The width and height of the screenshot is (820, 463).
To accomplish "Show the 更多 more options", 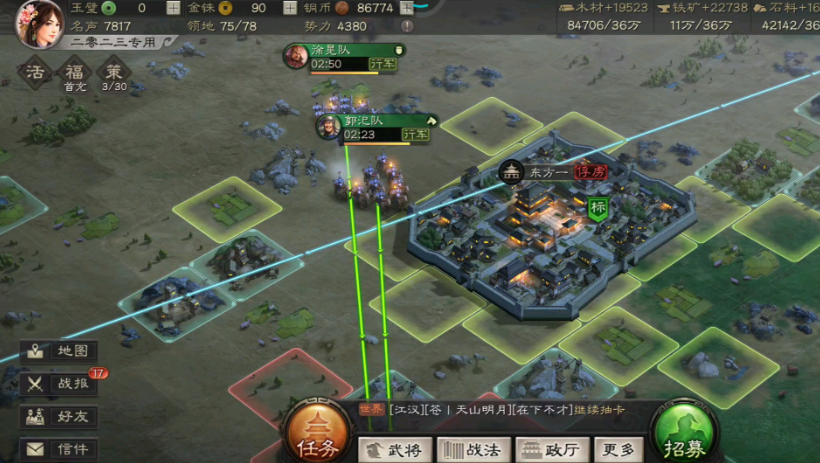I will click(619, 450).
